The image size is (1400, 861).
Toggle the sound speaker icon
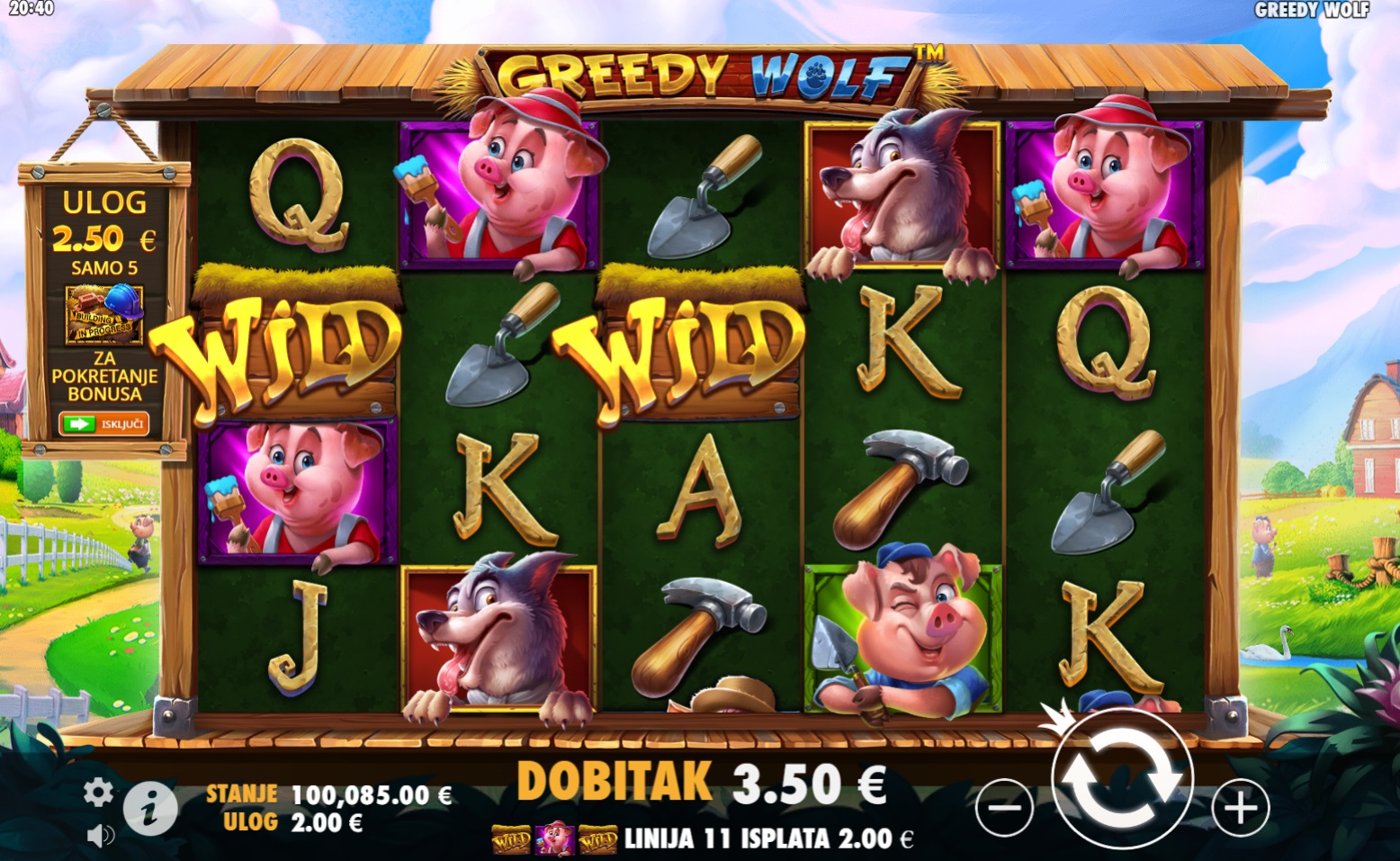point(100,837)
